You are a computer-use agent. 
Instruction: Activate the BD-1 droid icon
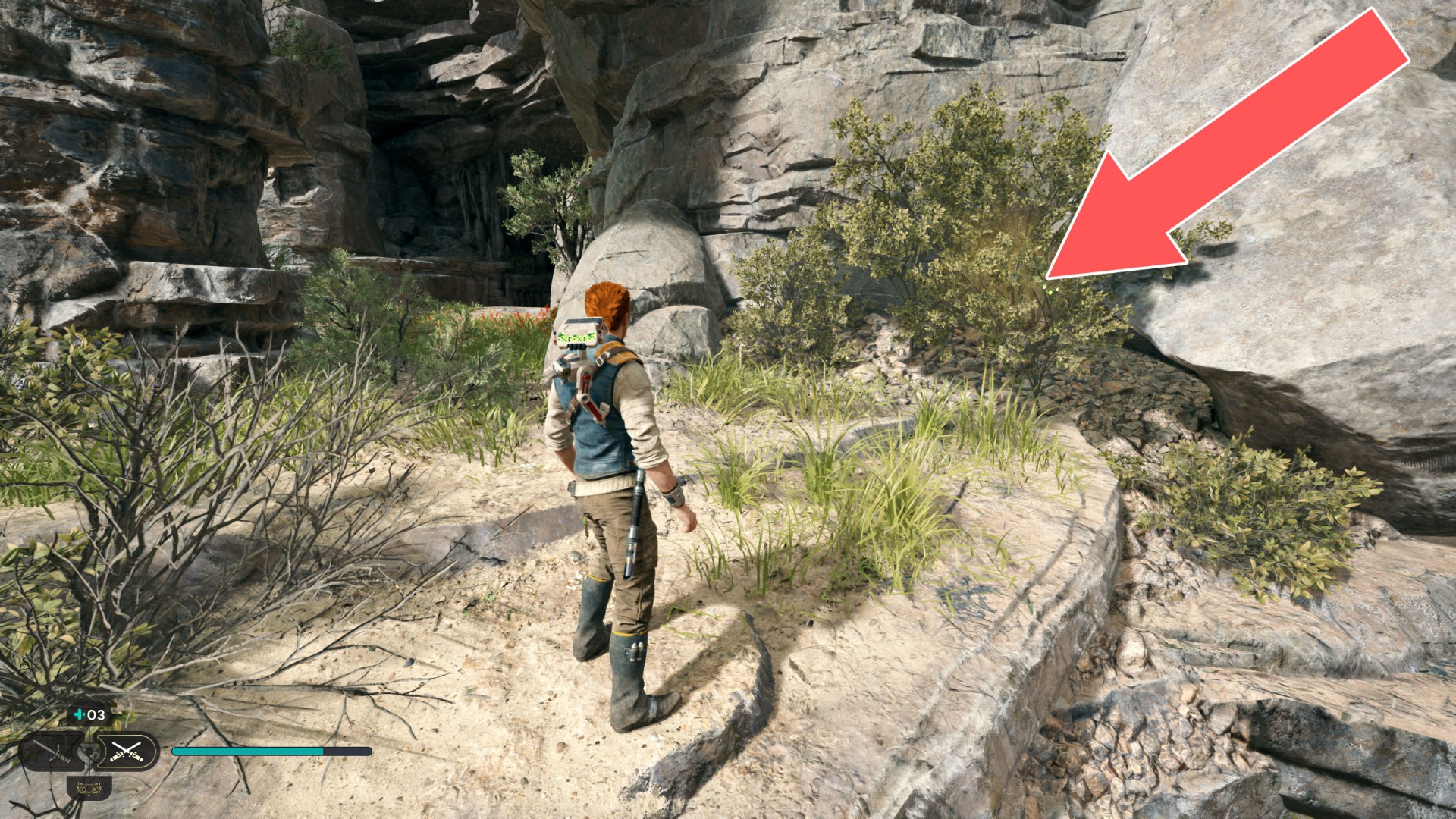click(89, 788)
